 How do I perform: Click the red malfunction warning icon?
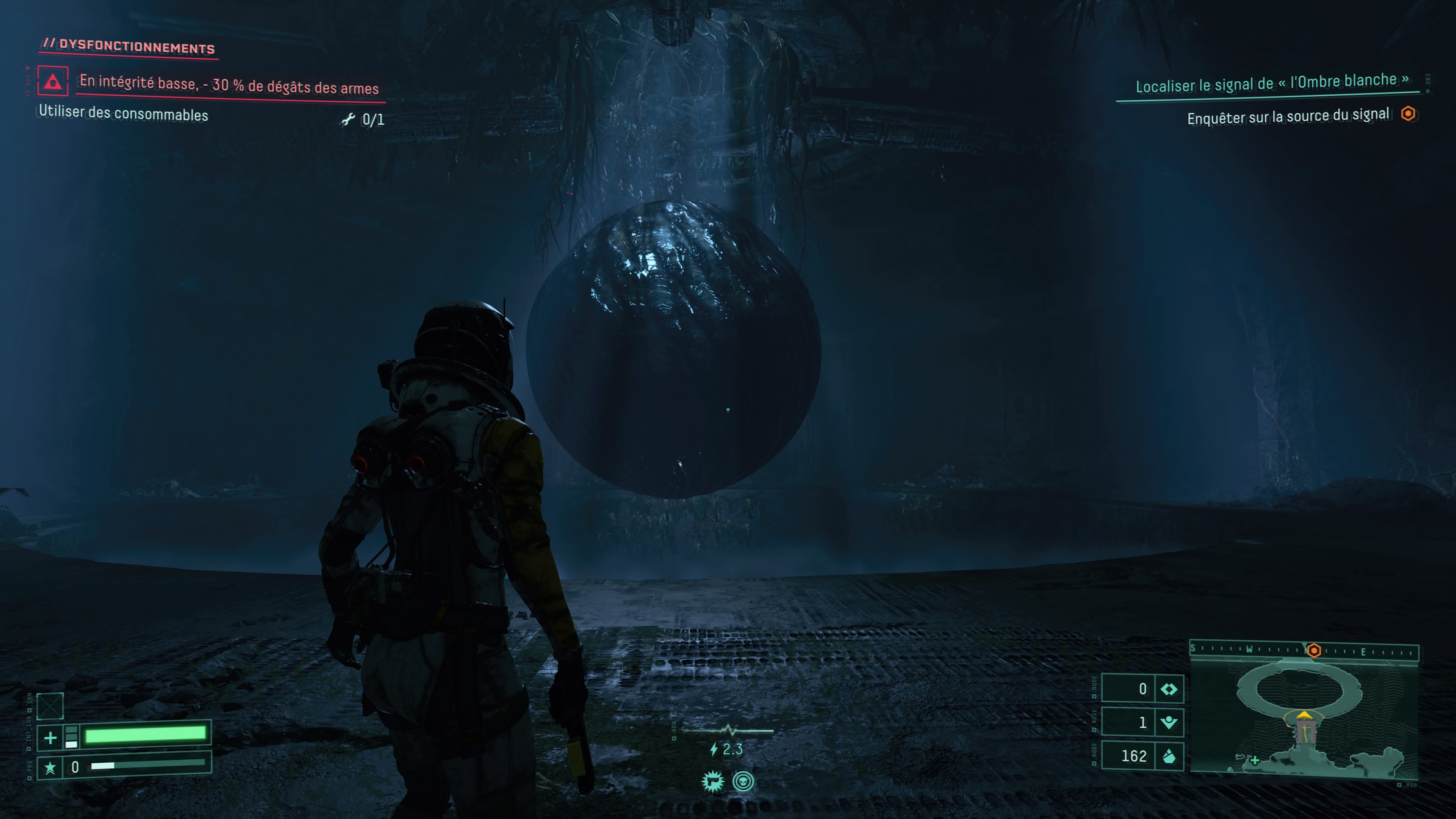(53, 82)
